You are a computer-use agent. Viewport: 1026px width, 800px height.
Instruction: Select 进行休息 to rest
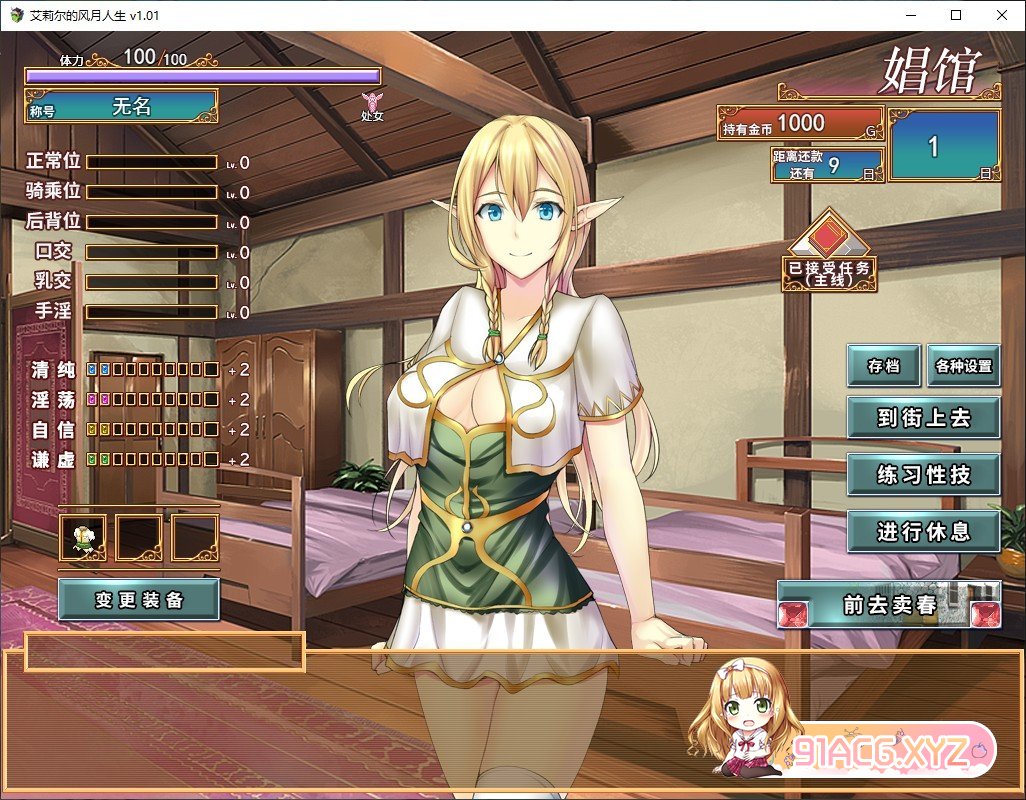pos(923,532)
